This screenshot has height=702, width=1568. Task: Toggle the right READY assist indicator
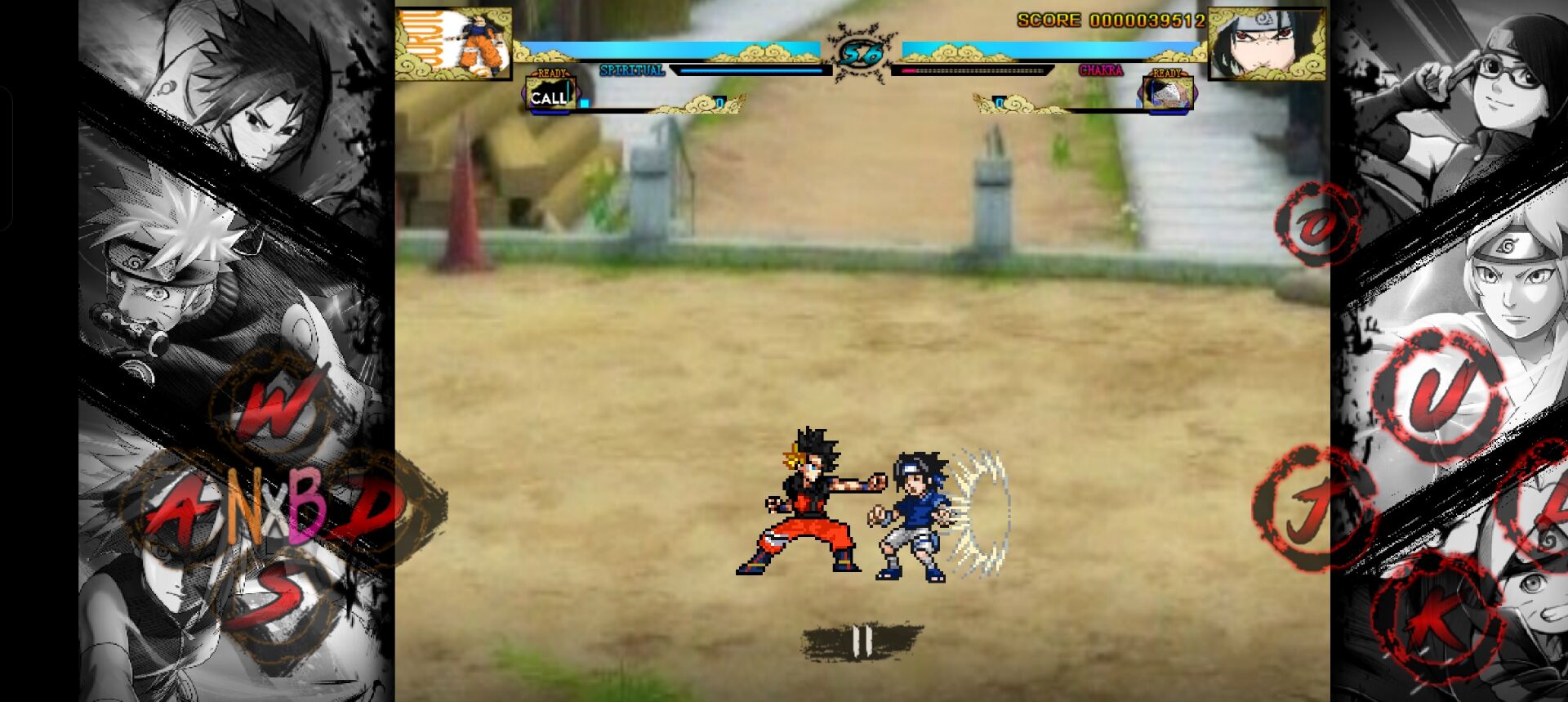[x=1165, y=73]
